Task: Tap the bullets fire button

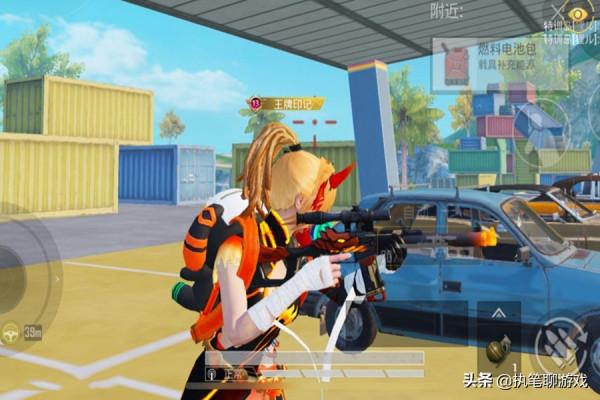Action: 558,343
